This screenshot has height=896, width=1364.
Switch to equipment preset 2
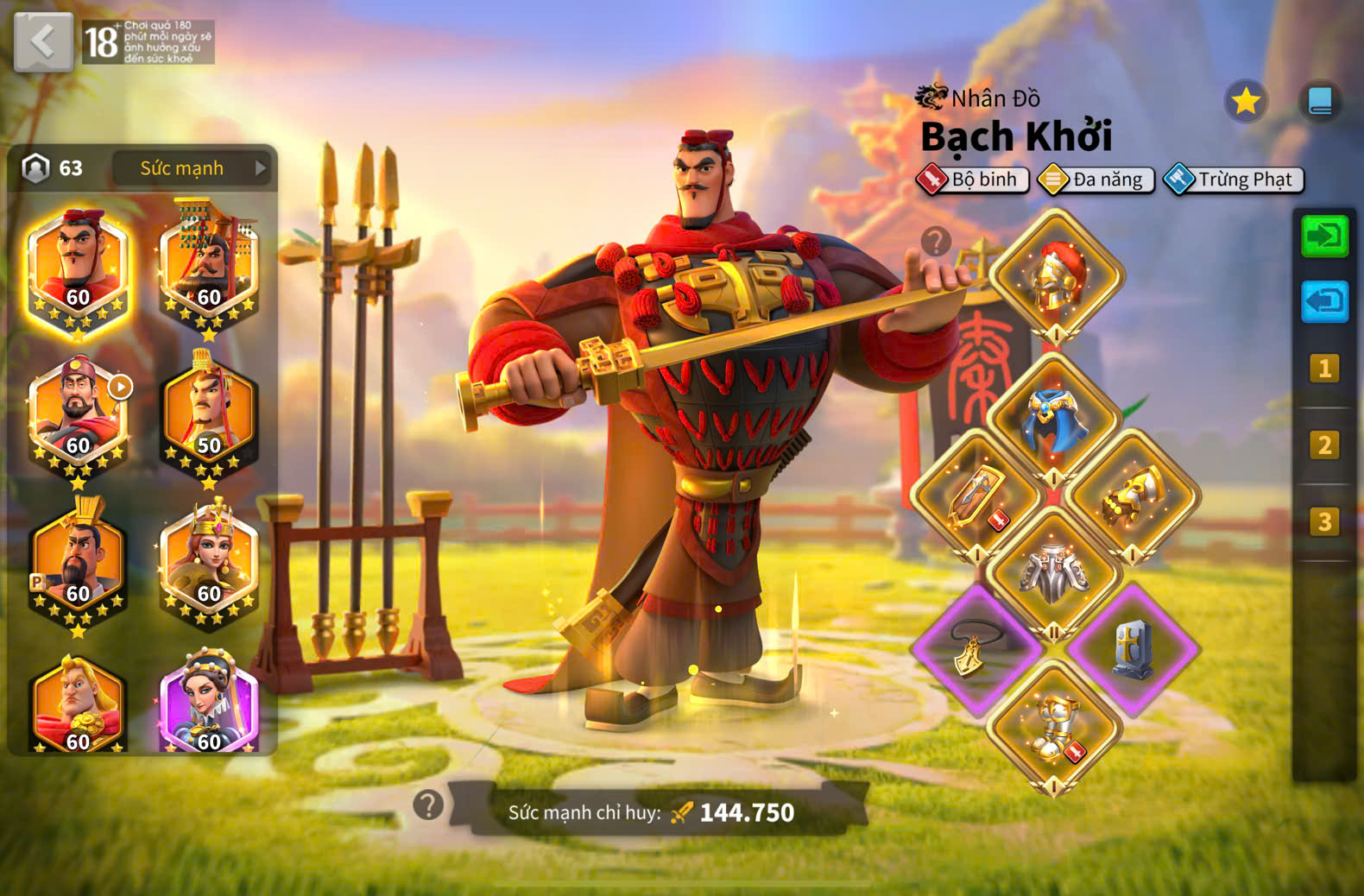point(1324,445)
